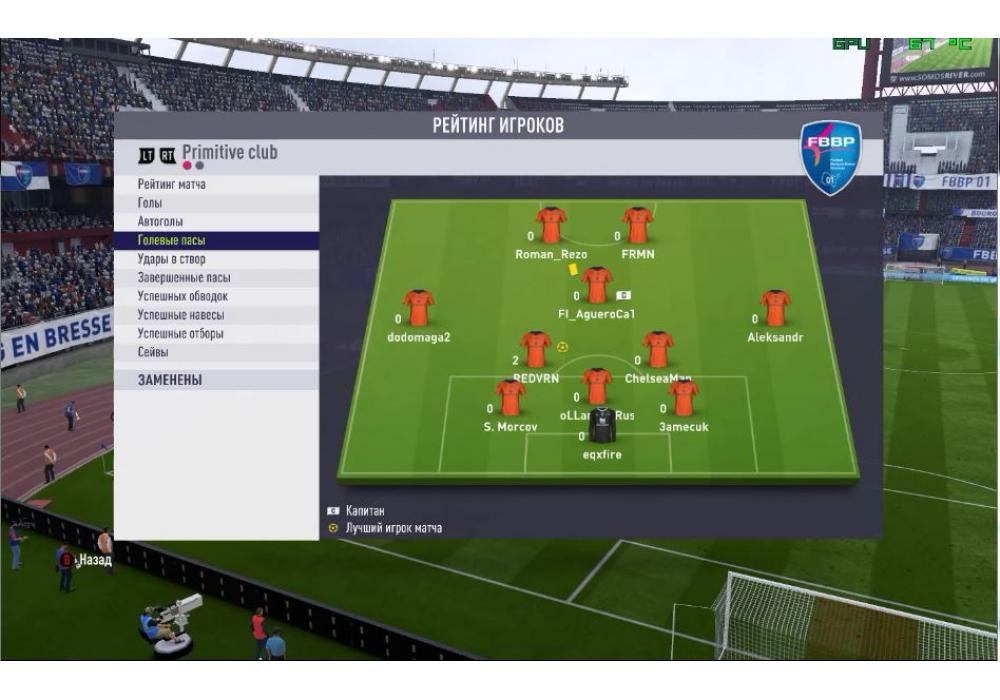
Task: Select player Roman_Rezo on the pitch
Action: pyautogui.click(x=551, y=226)
